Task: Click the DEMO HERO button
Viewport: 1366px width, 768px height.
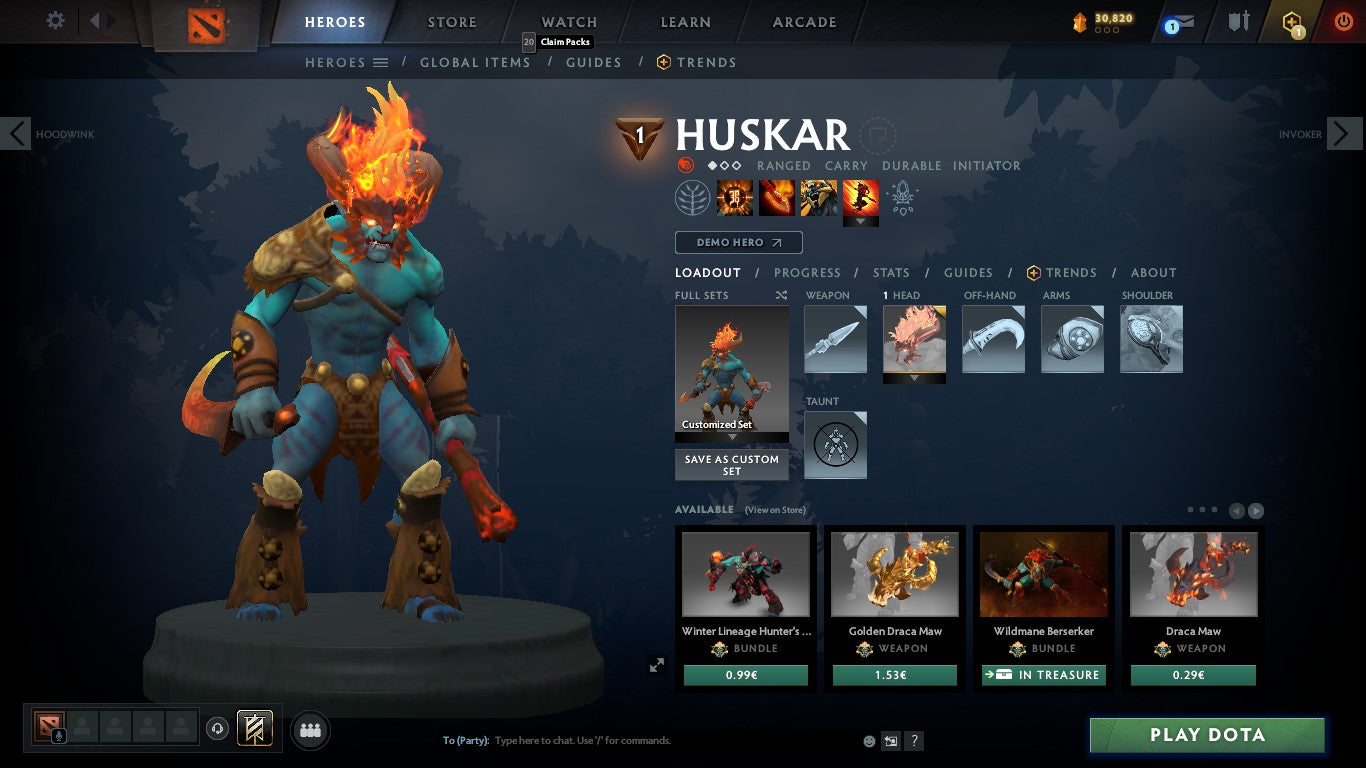Action: point(738,242)
